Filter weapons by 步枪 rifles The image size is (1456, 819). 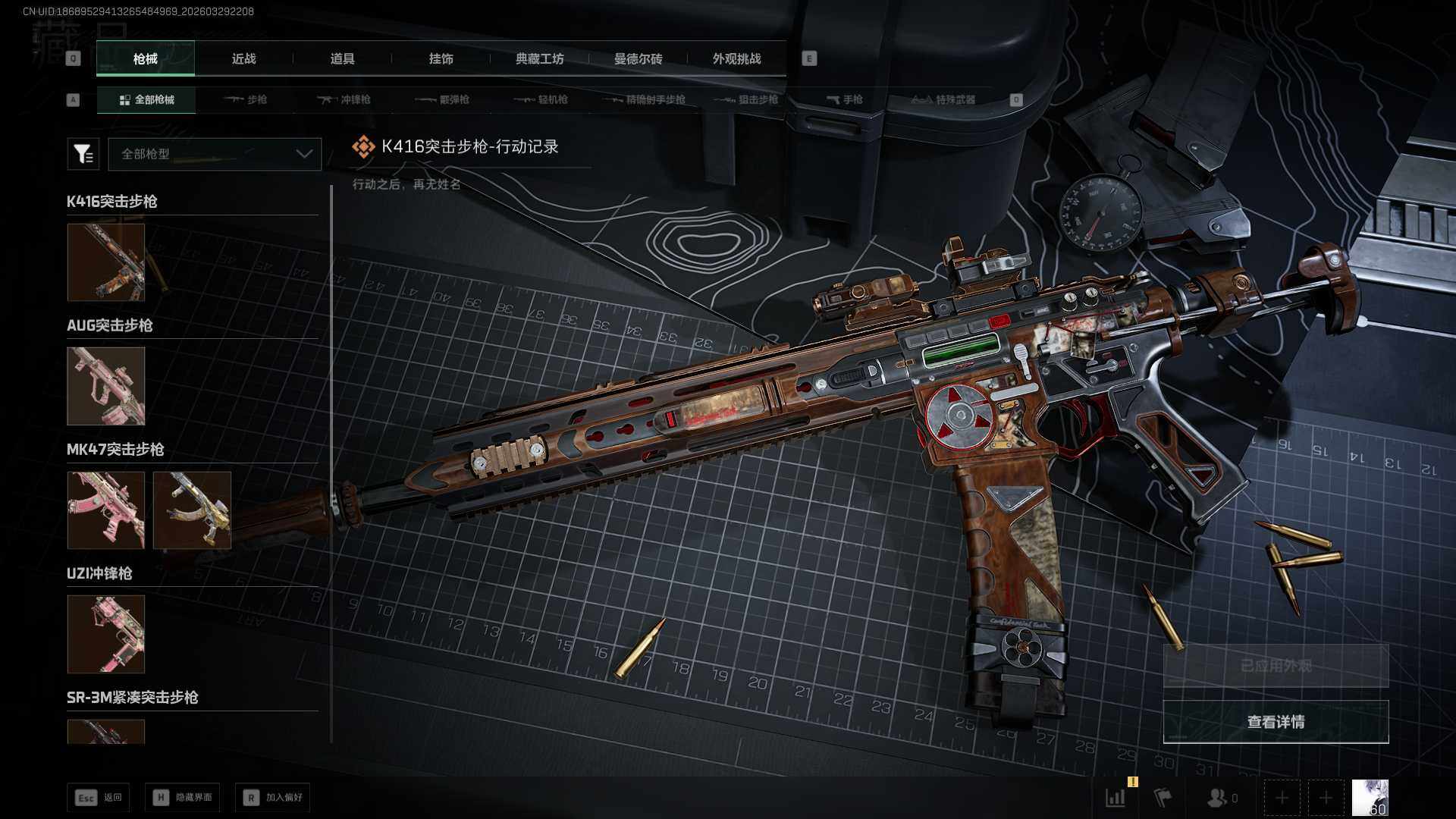pyautogui.click(x=246, y=99)
